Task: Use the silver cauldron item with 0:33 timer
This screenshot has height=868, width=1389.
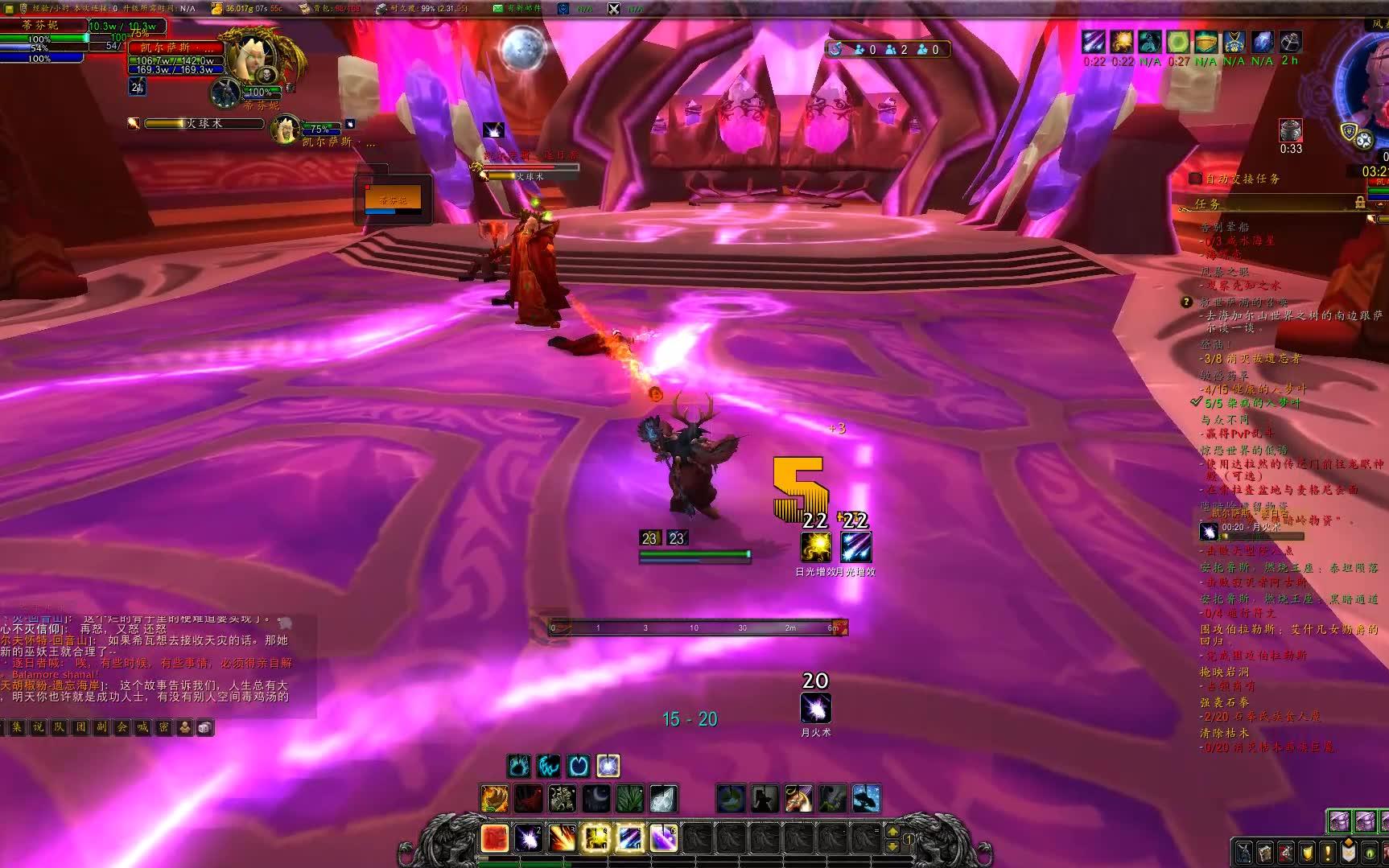Action: tap(1291, 130)
